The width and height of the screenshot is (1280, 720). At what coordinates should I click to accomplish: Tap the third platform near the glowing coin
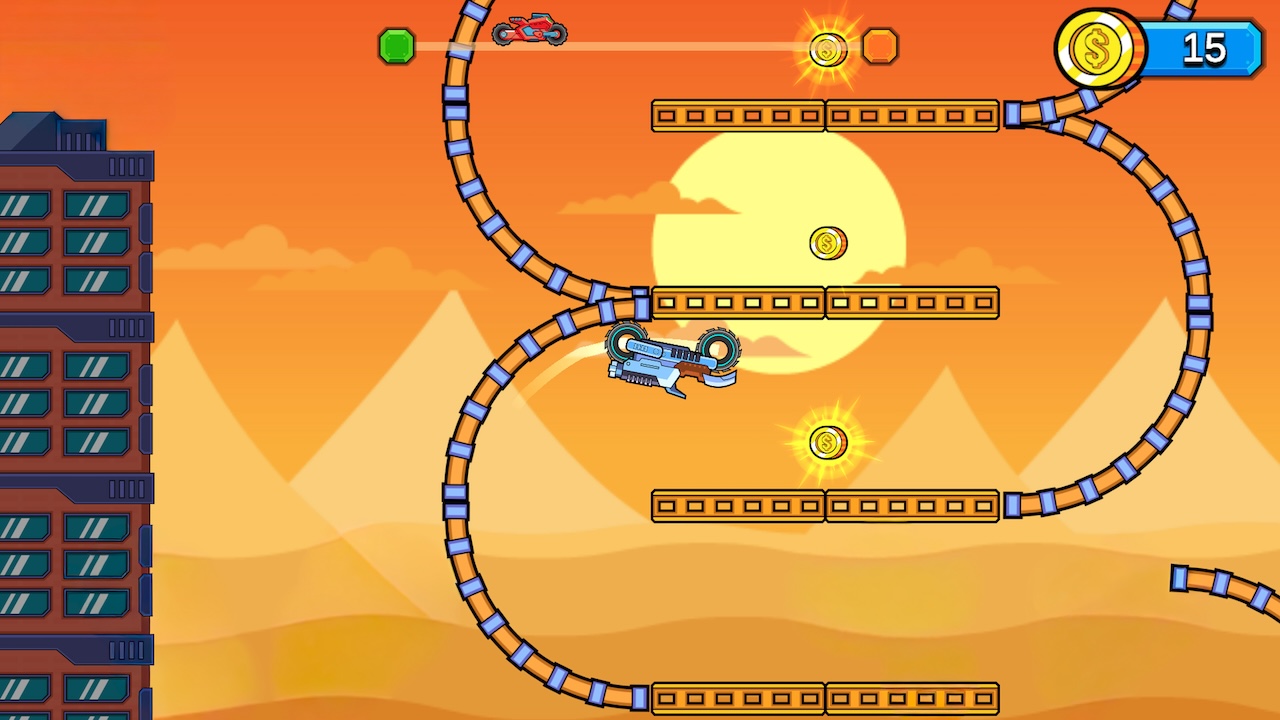tap(825, 505)
